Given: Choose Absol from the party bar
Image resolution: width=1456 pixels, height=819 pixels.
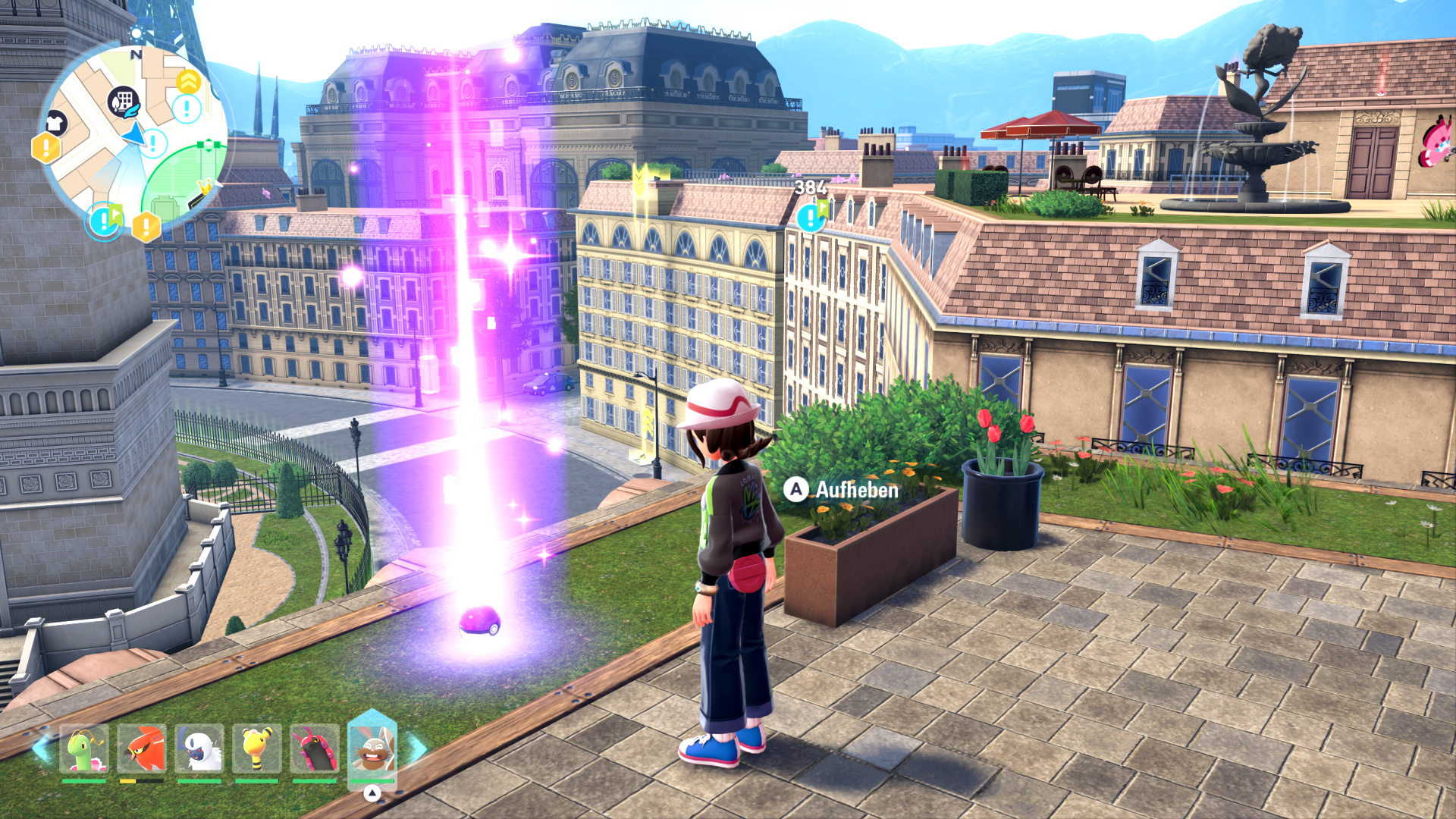Looking at the screenshot, I should (199, 748).
